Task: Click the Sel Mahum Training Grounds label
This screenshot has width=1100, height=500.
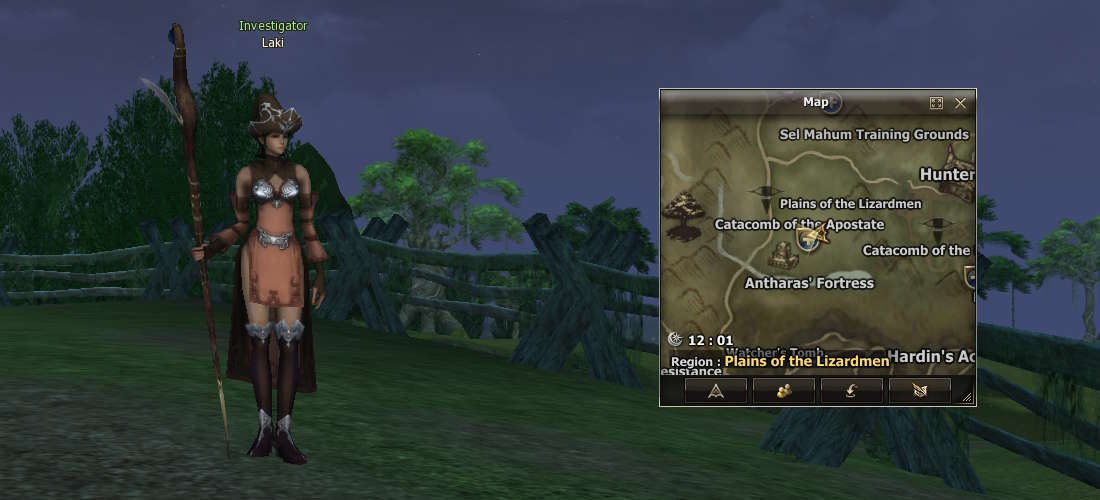Action: (x=873, y=134)
